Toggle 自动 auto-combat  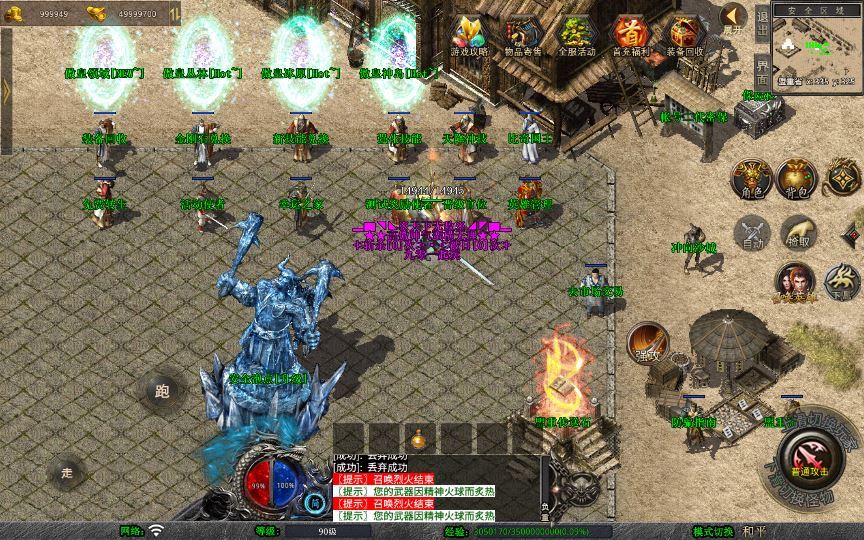[x=751, y=232]
